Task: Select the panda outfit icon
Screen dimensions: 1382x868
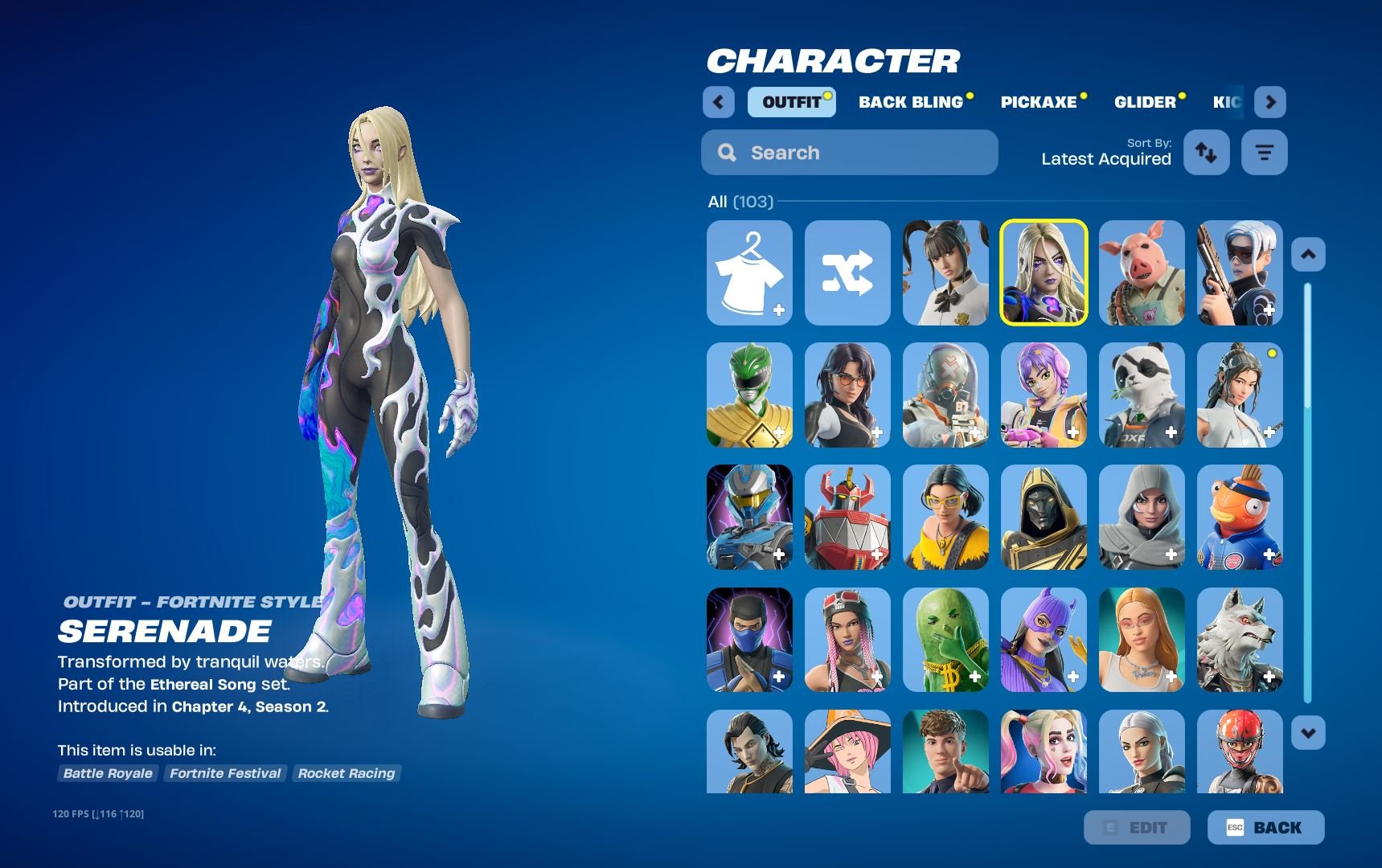Action: 1141,395
